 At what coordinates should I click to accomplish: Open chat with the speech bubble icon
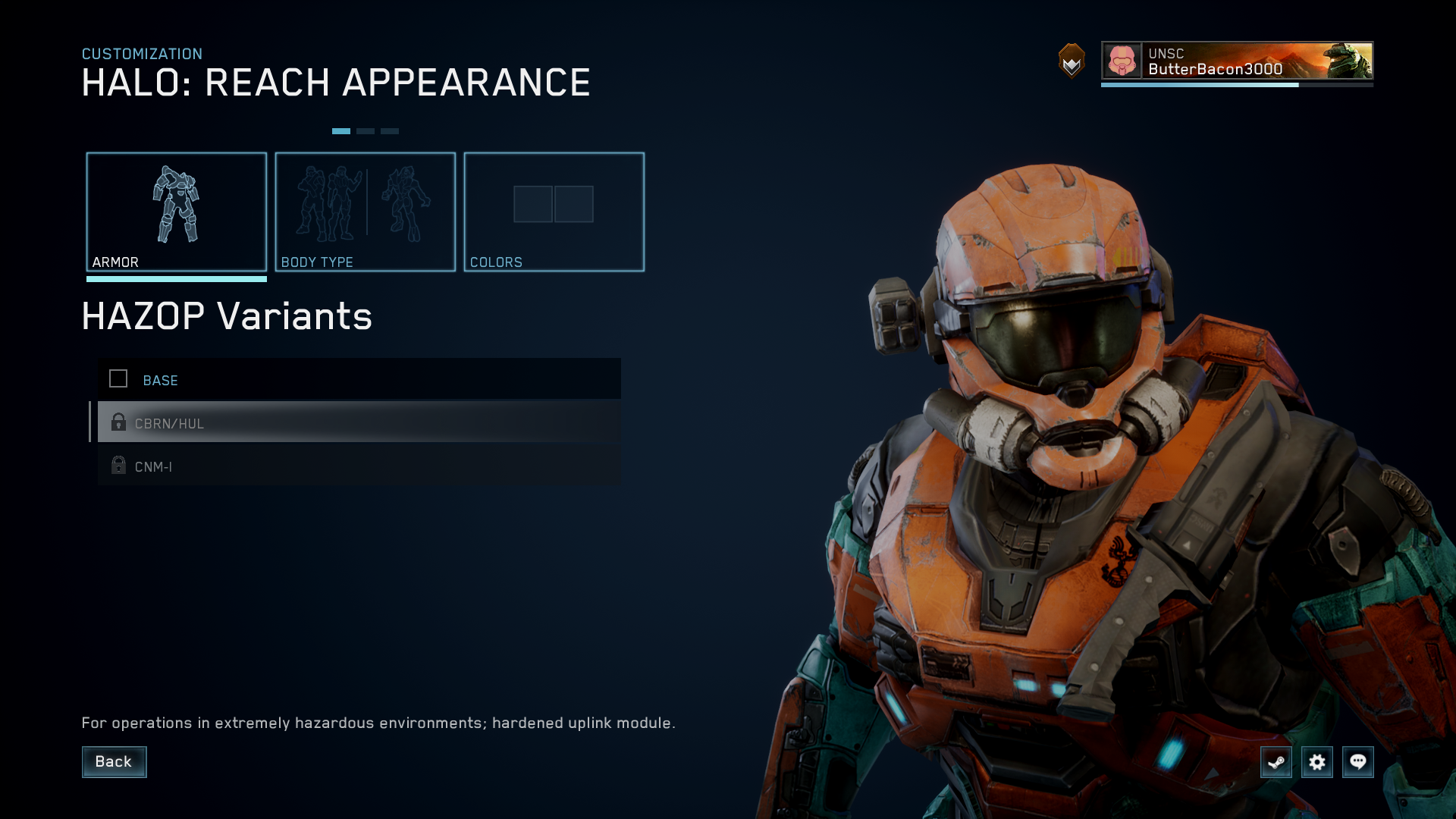(x=1358, y=762)
